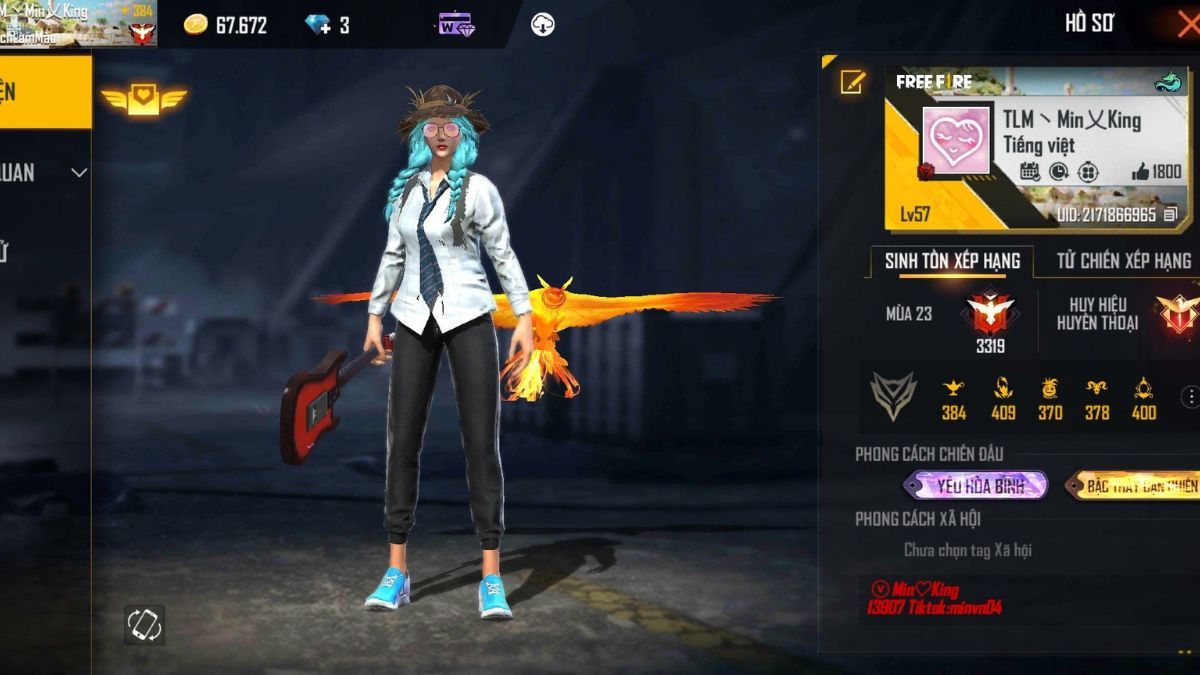This screenshot has width=1200, height=675.
Task: Expand the left menu's chevron dropdown
Action: click(79, 173)
